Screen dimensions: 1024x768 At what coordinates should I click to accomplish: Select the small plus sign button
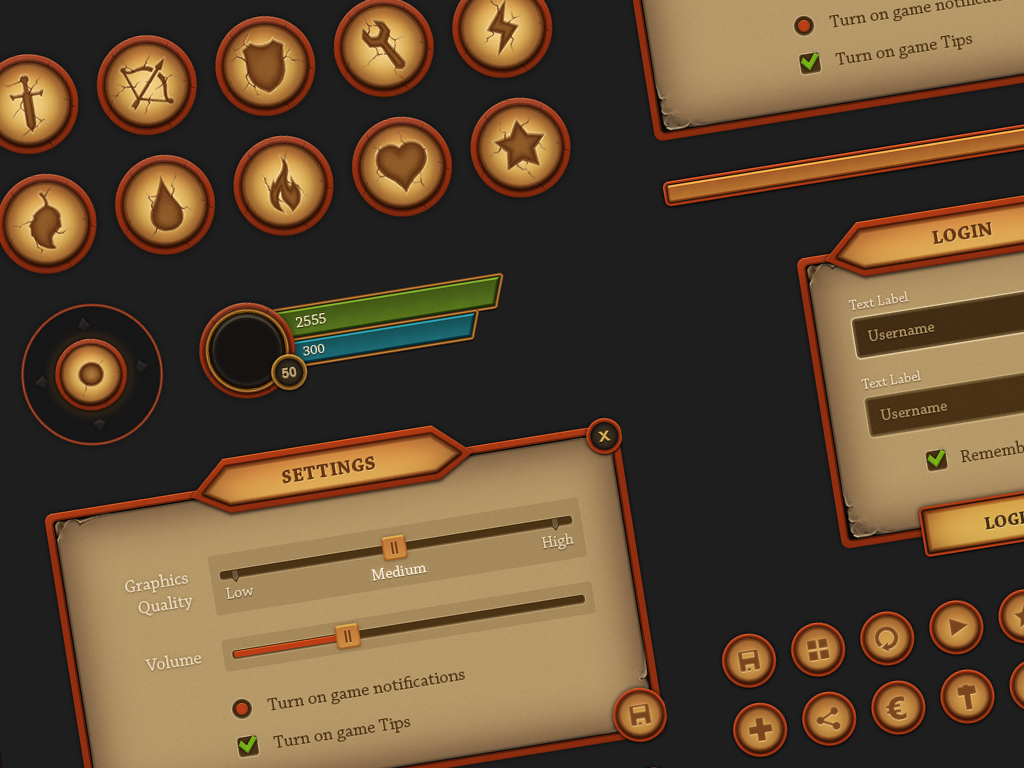760,730
